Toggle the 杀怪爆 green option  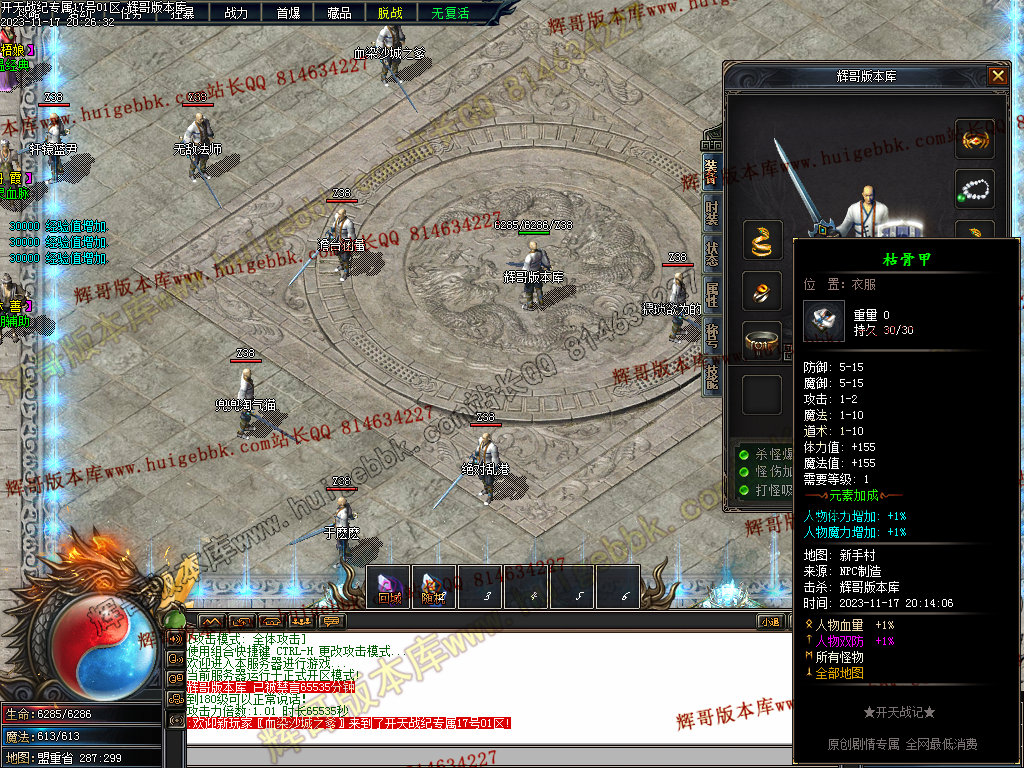tap(744, 454)
